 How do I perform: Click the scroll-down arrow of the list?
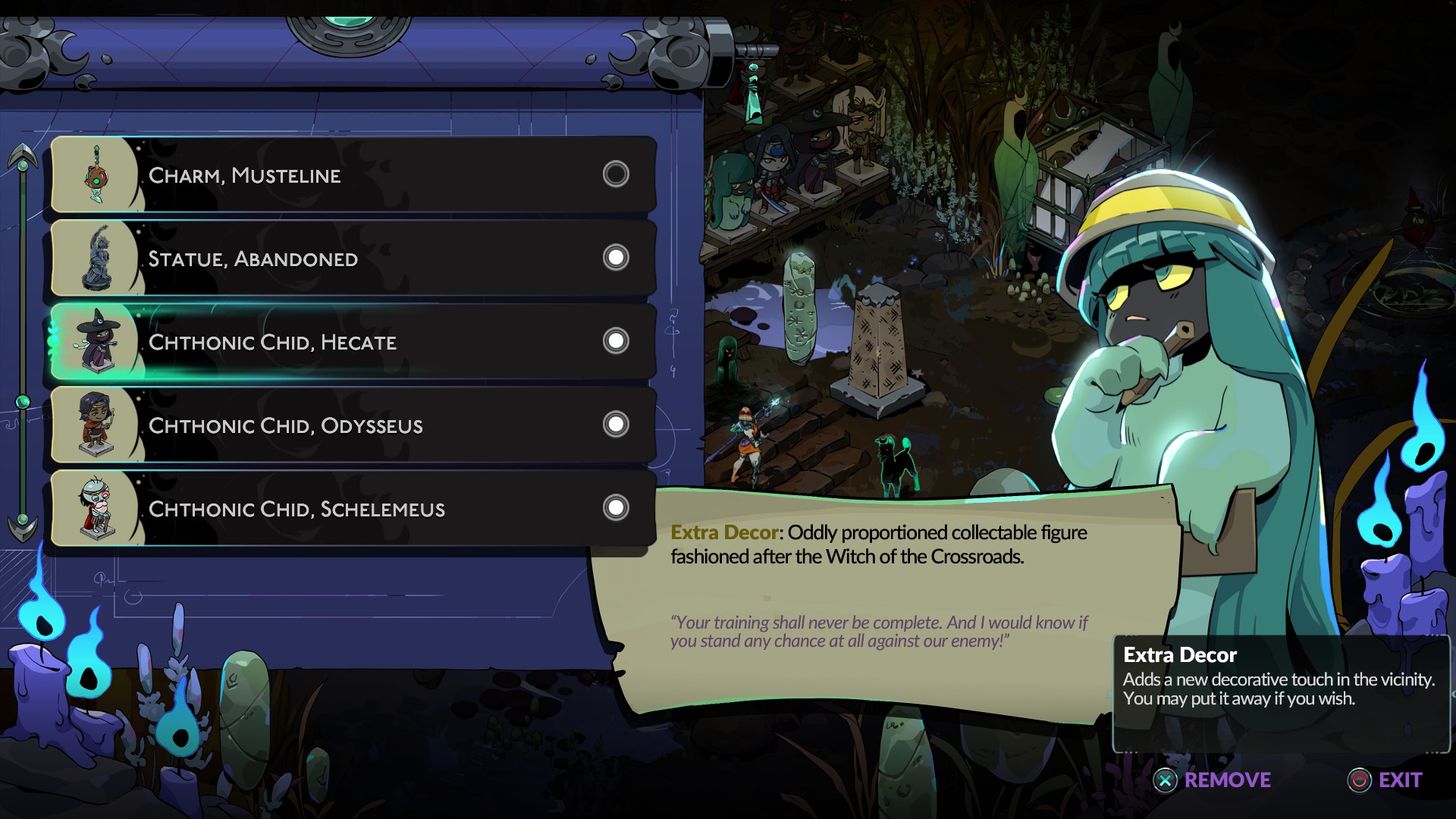pos(23,526)
